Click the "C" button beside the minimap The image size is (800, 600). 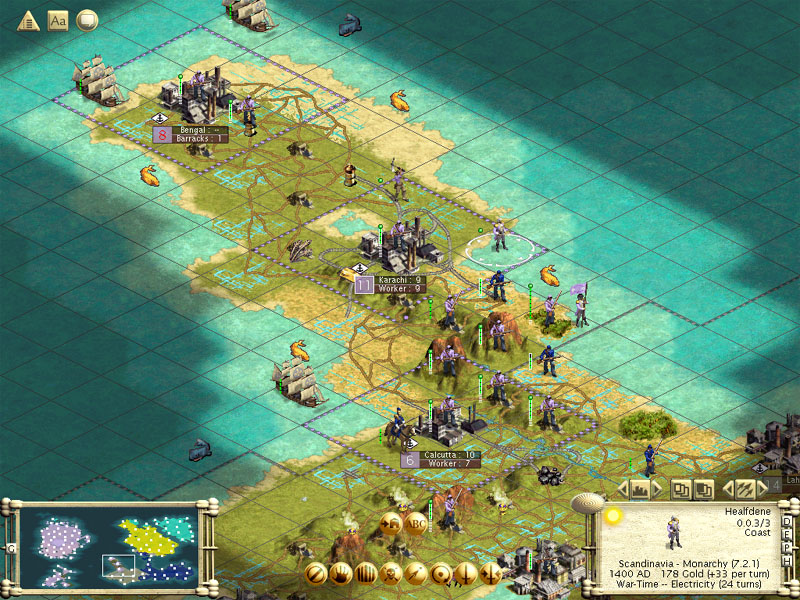9,549
